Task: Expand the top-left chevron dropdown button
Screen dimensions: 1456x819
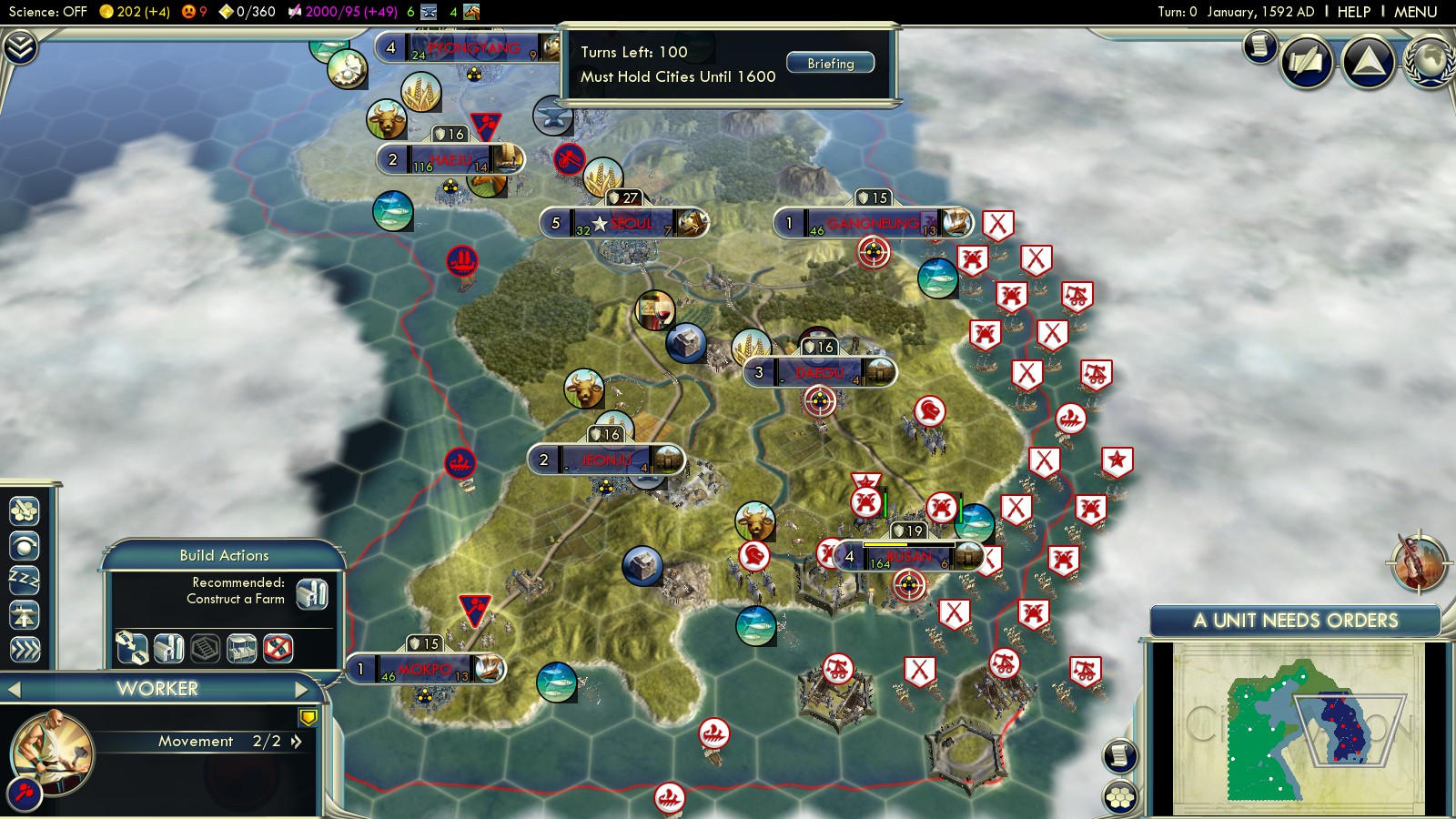Action: pyautogui.click(x=20, y=46)
